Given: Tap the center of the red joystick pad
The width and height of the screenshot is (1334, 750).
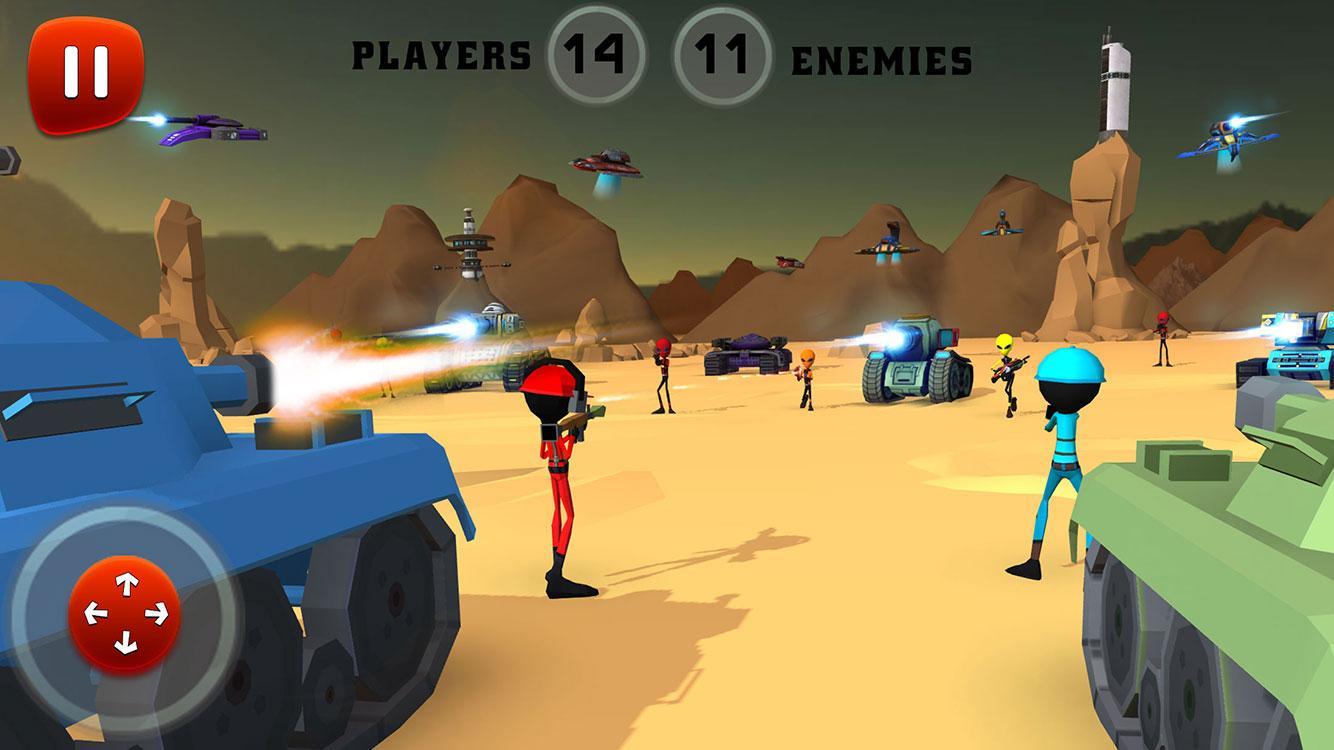Looking at the screenshot, I should [x=126, y=611].
